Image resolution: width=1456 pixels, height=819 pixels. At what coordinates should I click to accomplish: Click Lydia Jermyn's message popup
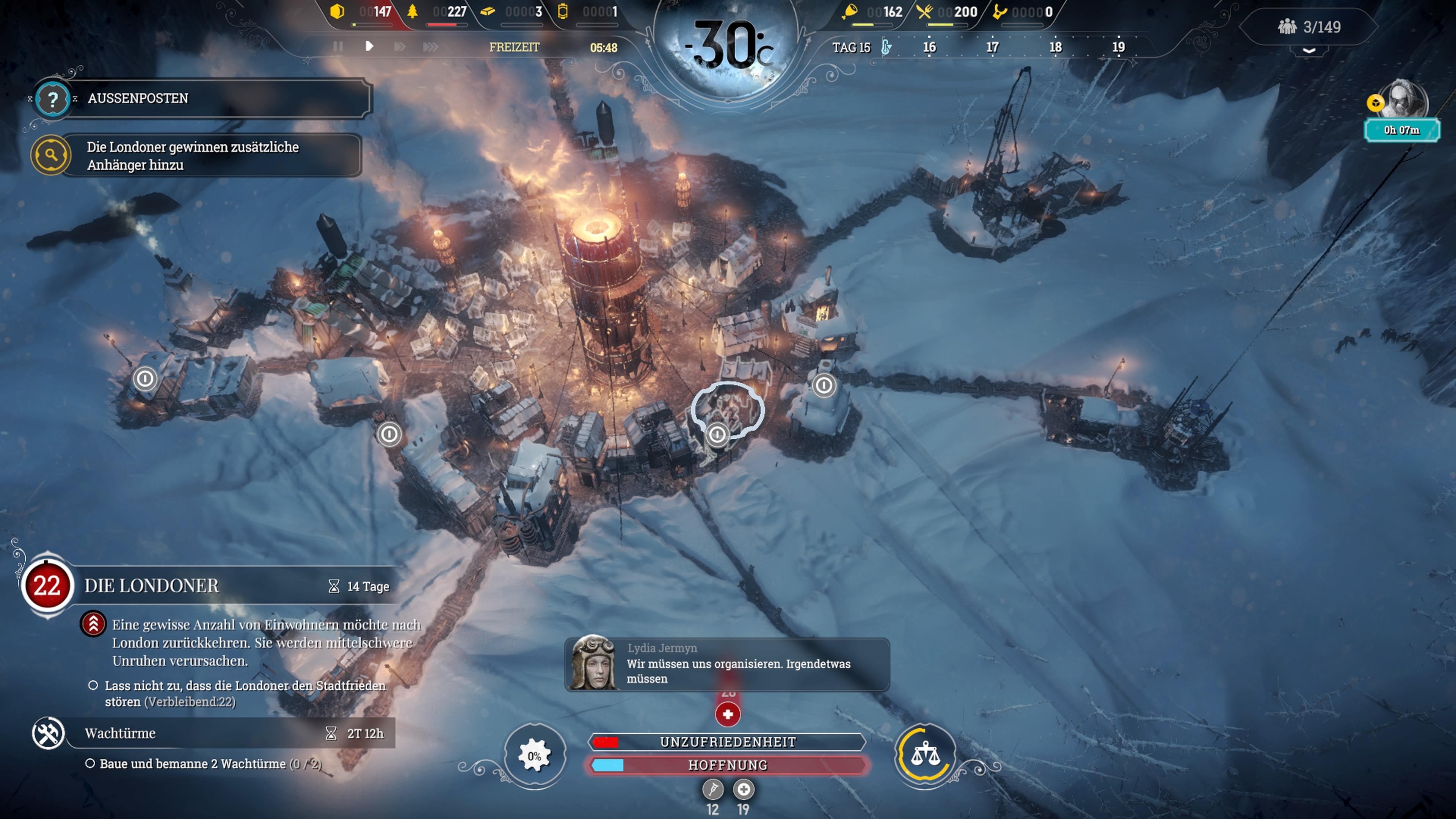click(727, 664)
